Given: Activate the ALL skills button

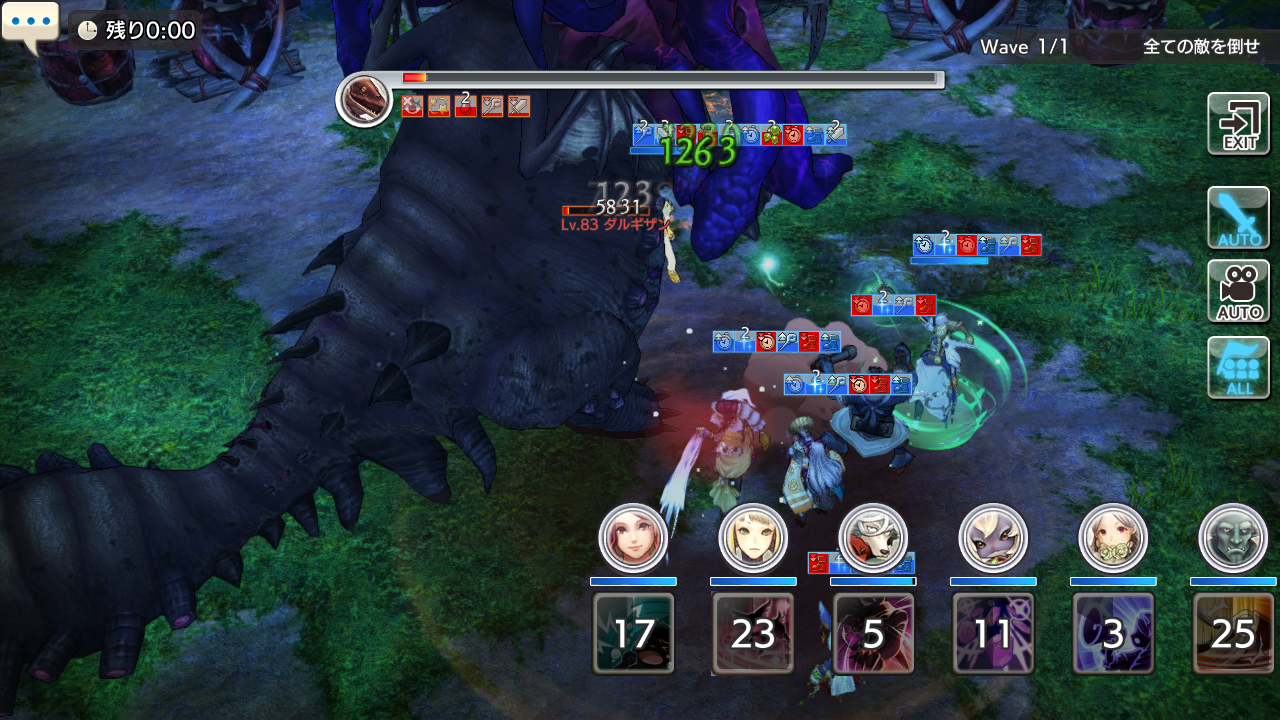Looking at the screenshot, I should [x=1238, y=367].
